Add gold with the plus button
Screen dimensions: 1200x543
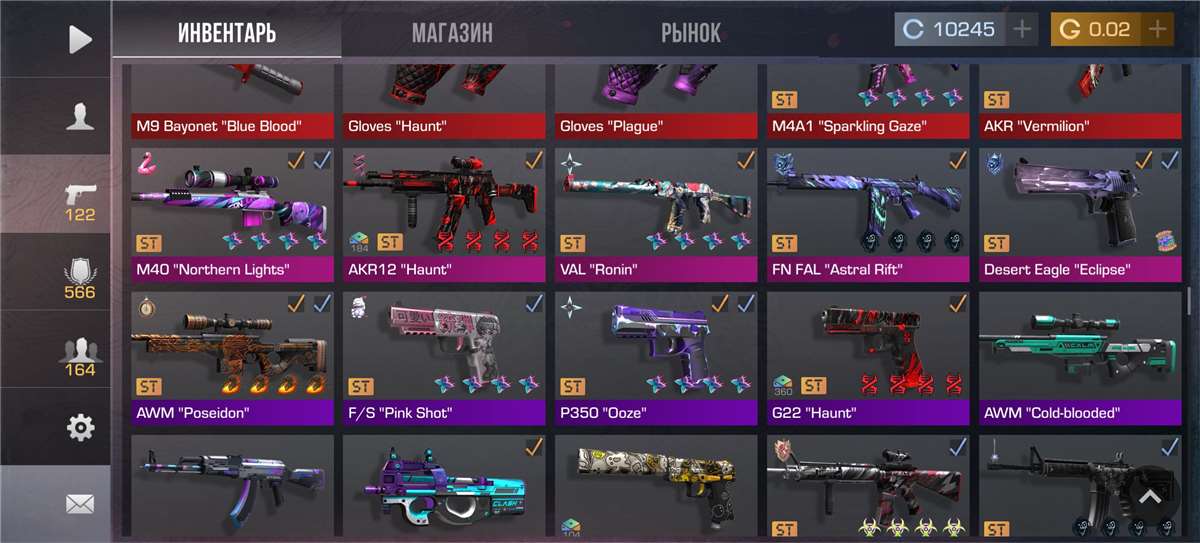pos(1157,29)
